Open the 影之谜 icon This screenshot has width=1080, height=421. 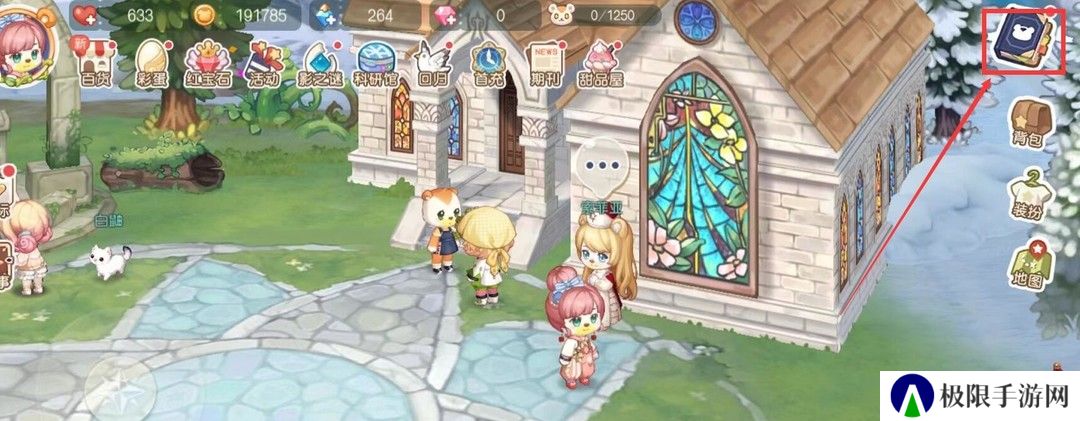(x=321, y=62)
